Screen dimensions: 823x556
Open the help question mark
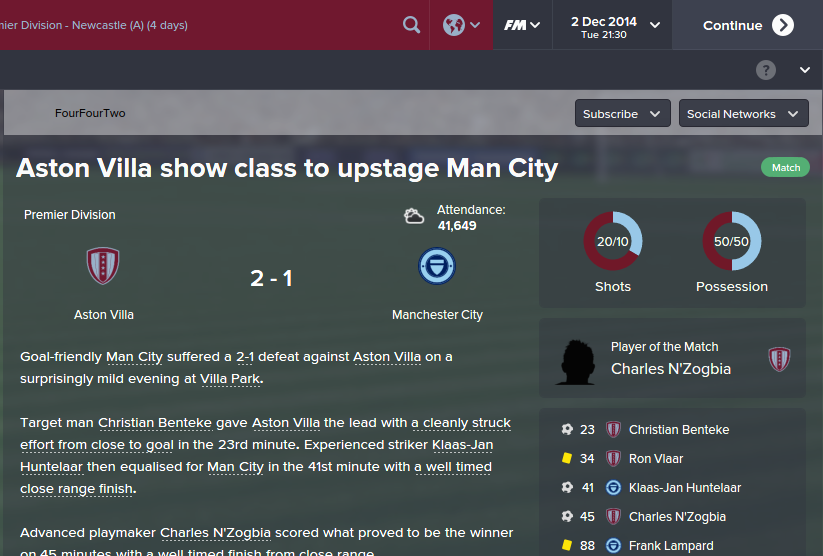(x=766, y=70)
